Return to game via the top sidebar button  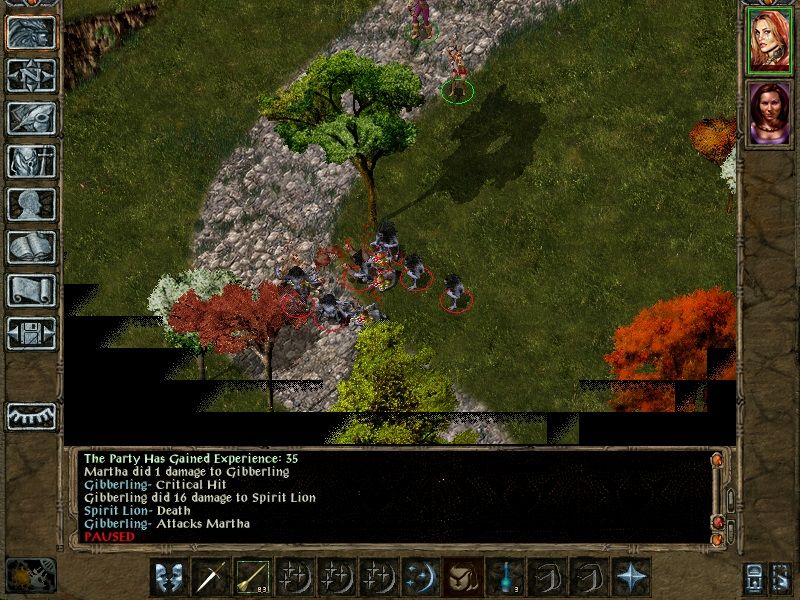point(31,32)
